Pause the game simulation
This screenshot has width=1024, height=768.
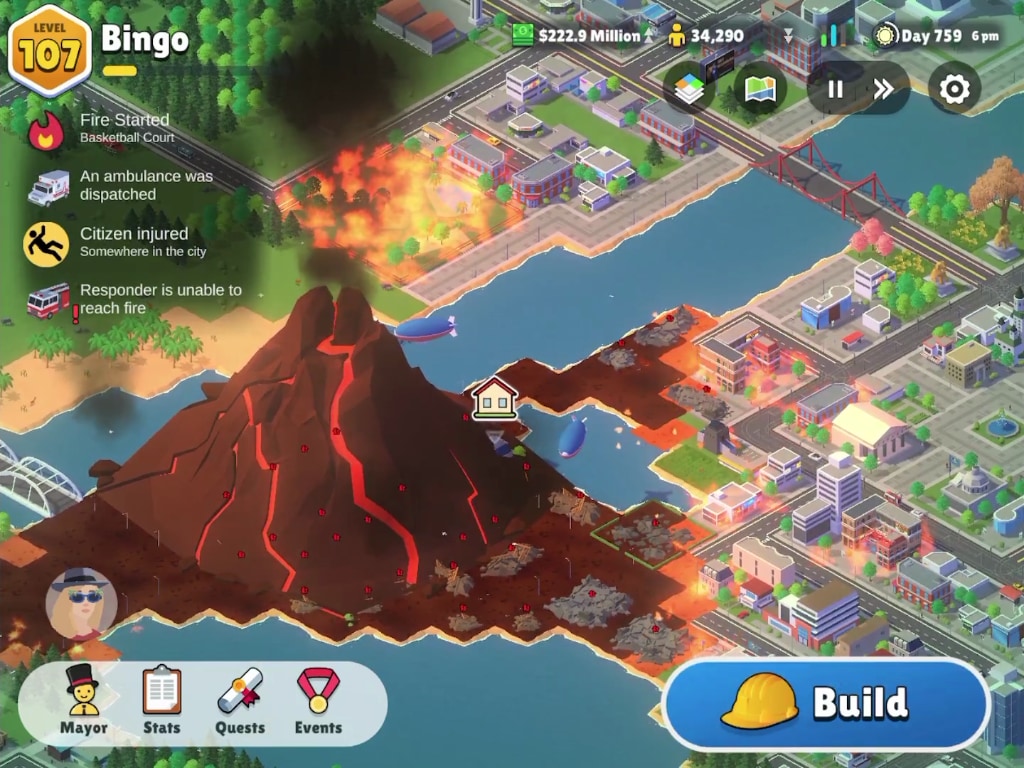835,89
